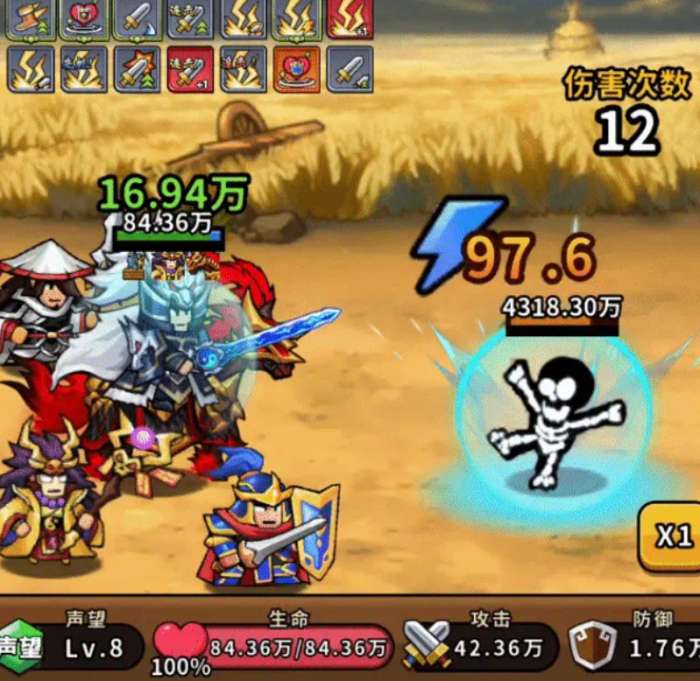The height and width of the screenshot is (681, 700).
Task: Open the green 声望 reputation badge
Action: pos(20,647)
